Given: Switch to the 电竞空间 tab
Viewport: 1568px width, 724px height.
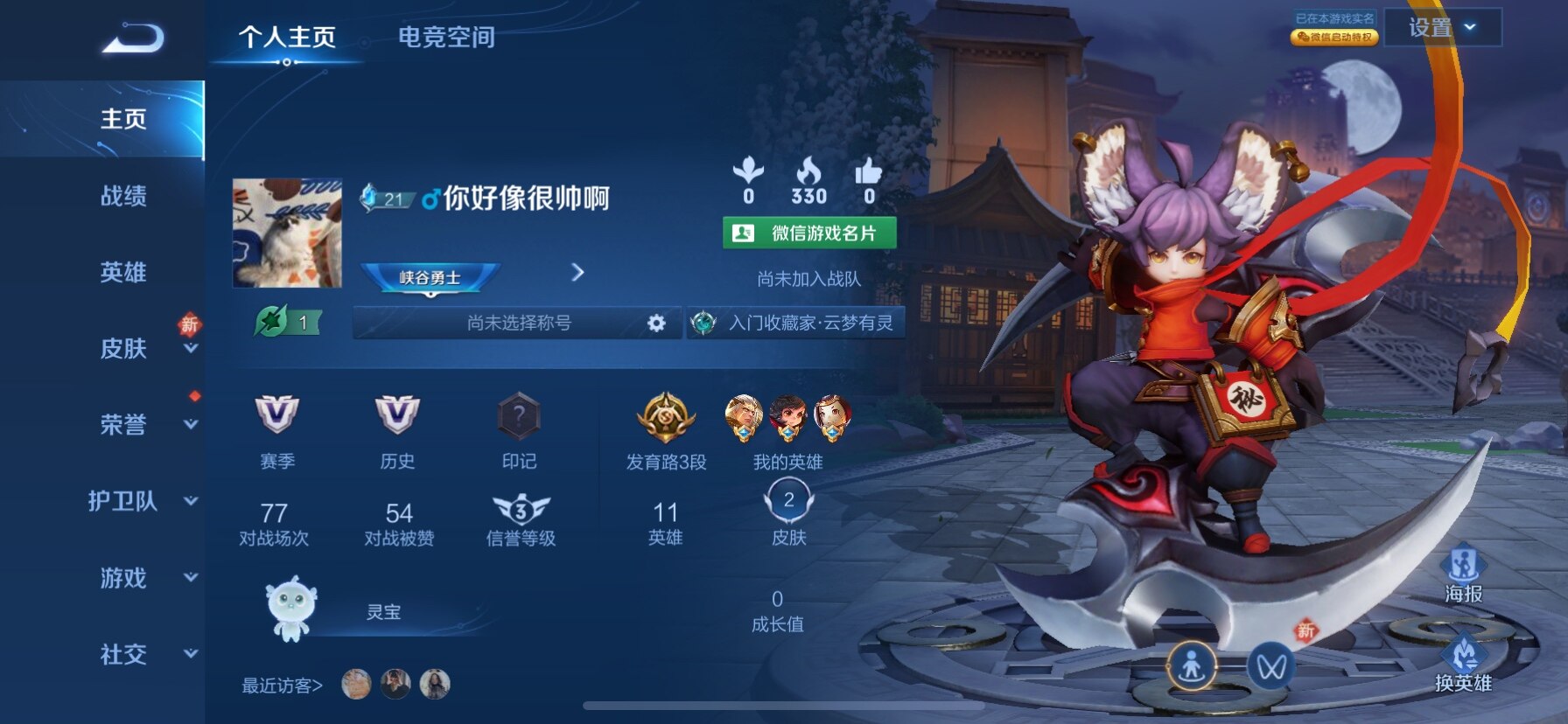Looking at the screenshot, I should pos(446,37).
